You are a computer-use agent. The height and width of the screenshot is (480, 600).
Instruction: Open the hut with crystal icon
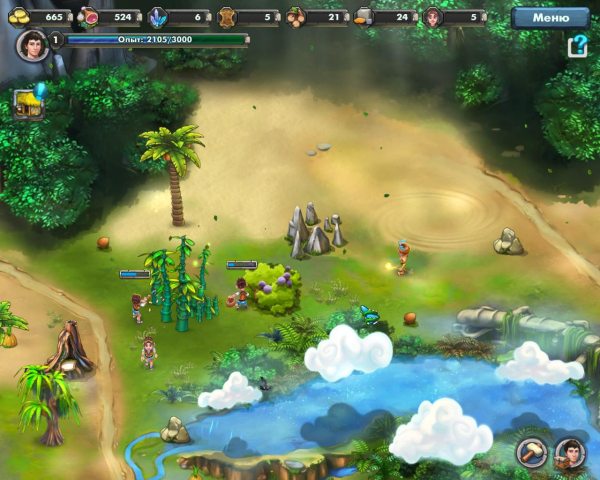click(29, 102)
